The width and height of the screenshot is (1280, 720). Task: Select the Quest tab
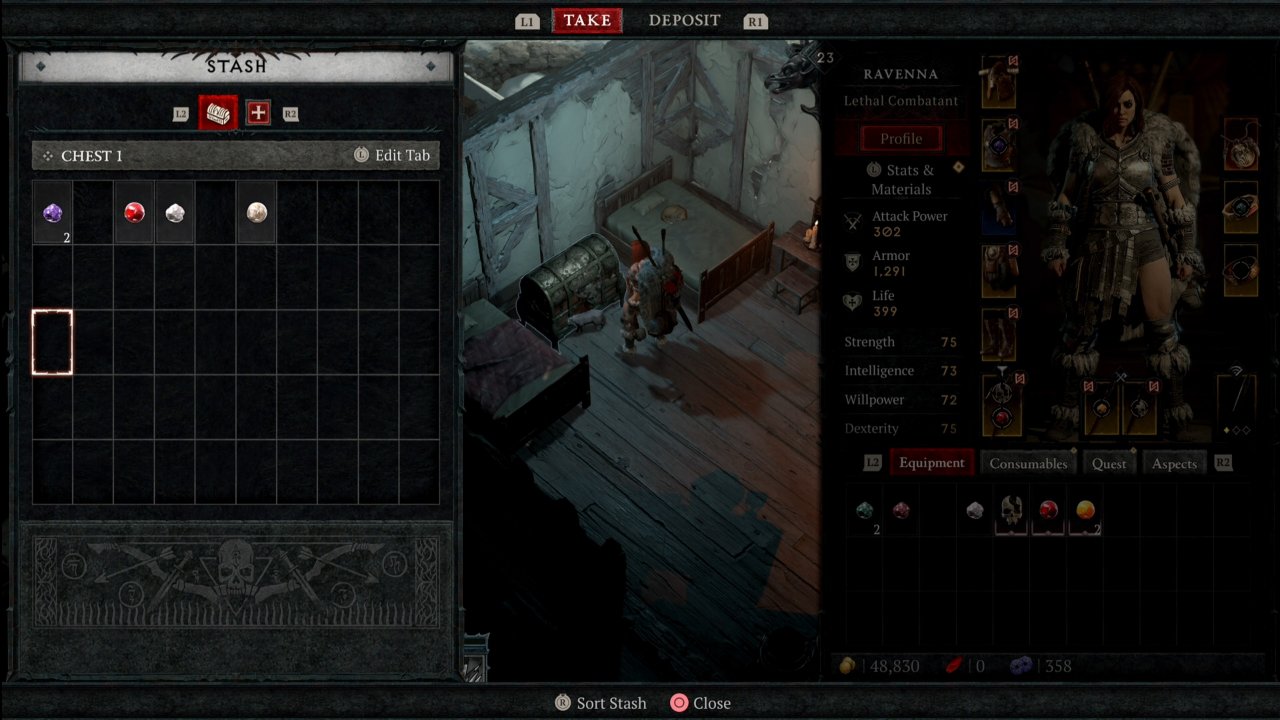pos(1109,463)
